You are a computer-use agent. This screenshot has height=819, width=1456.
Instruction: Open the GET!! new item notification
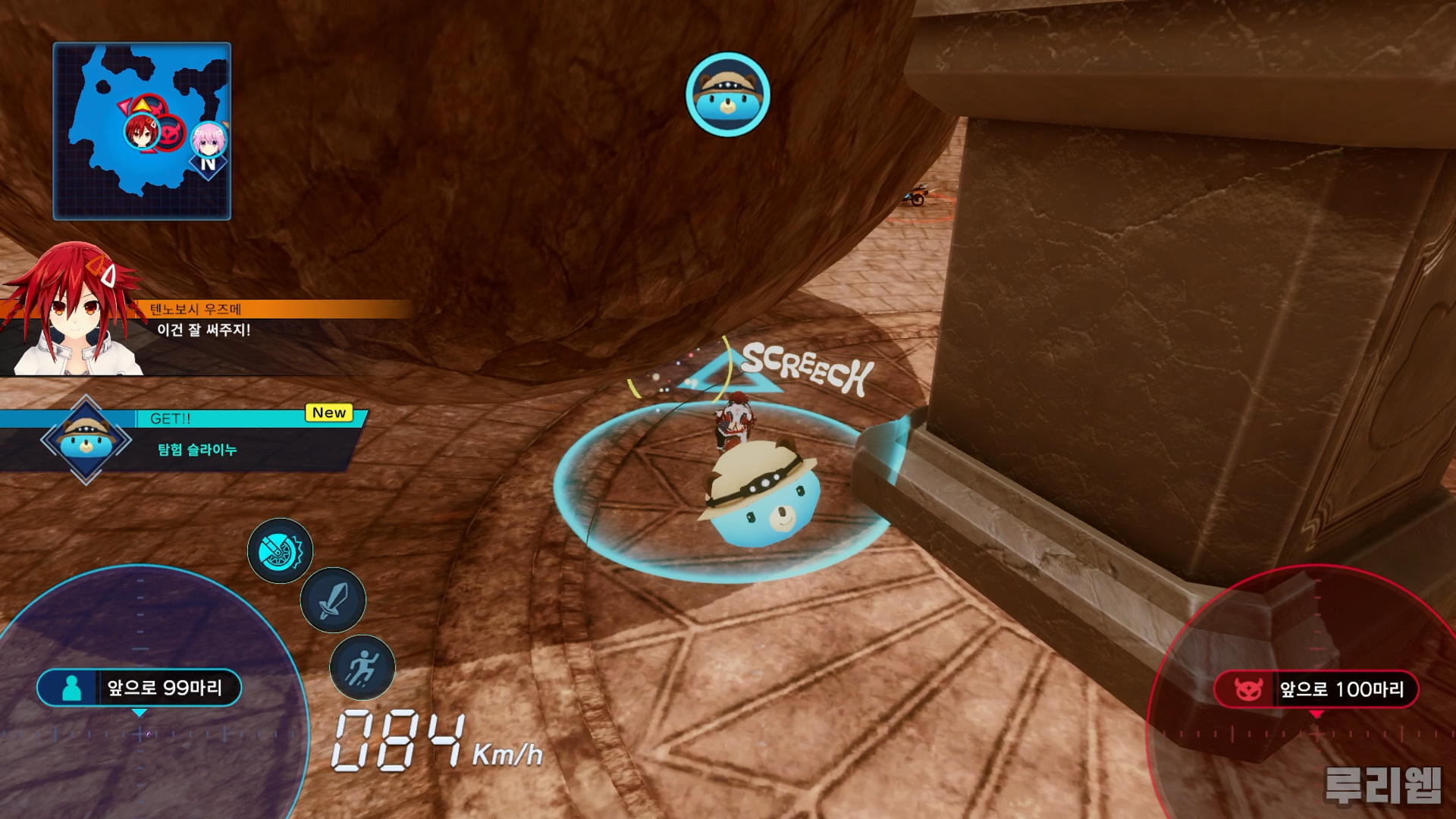(x=197, y=440)
